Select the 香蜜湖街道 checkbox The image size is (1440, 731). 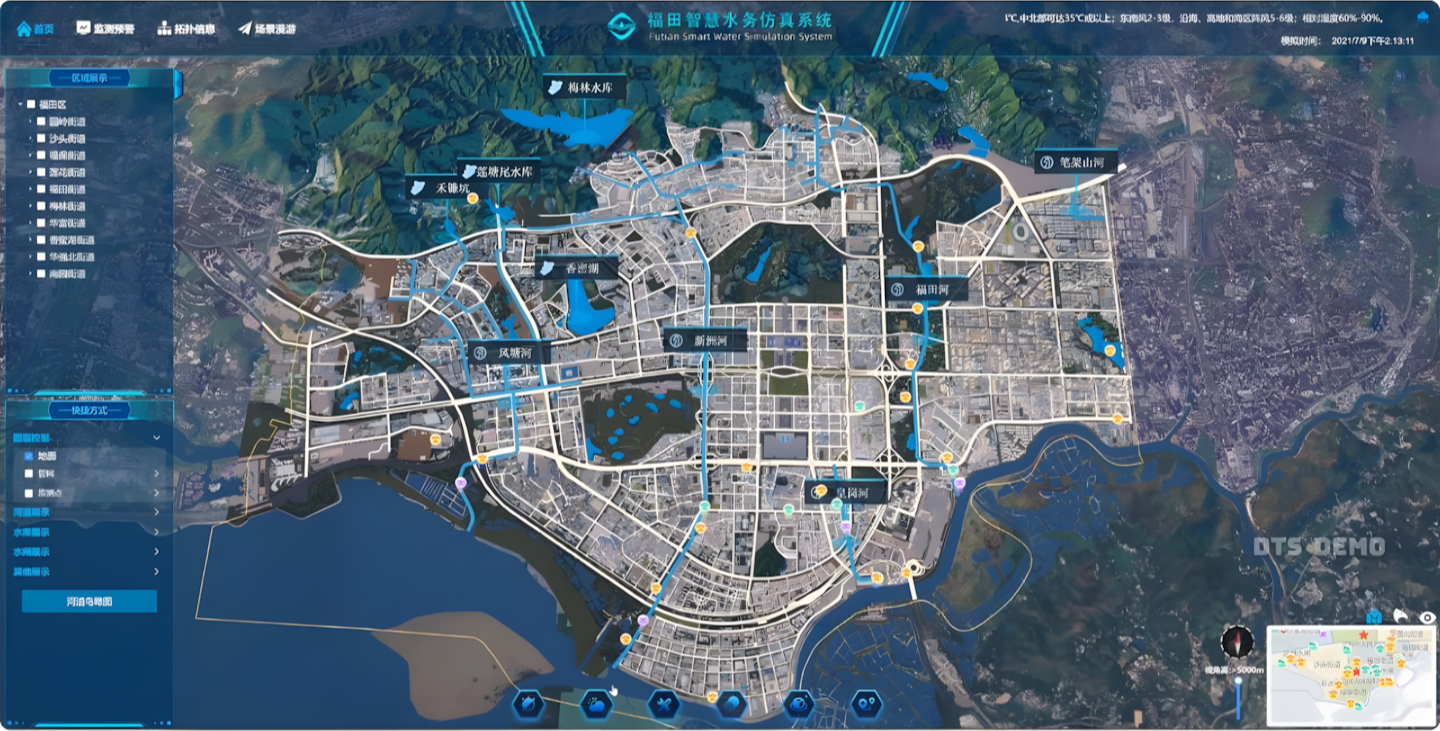41,240
